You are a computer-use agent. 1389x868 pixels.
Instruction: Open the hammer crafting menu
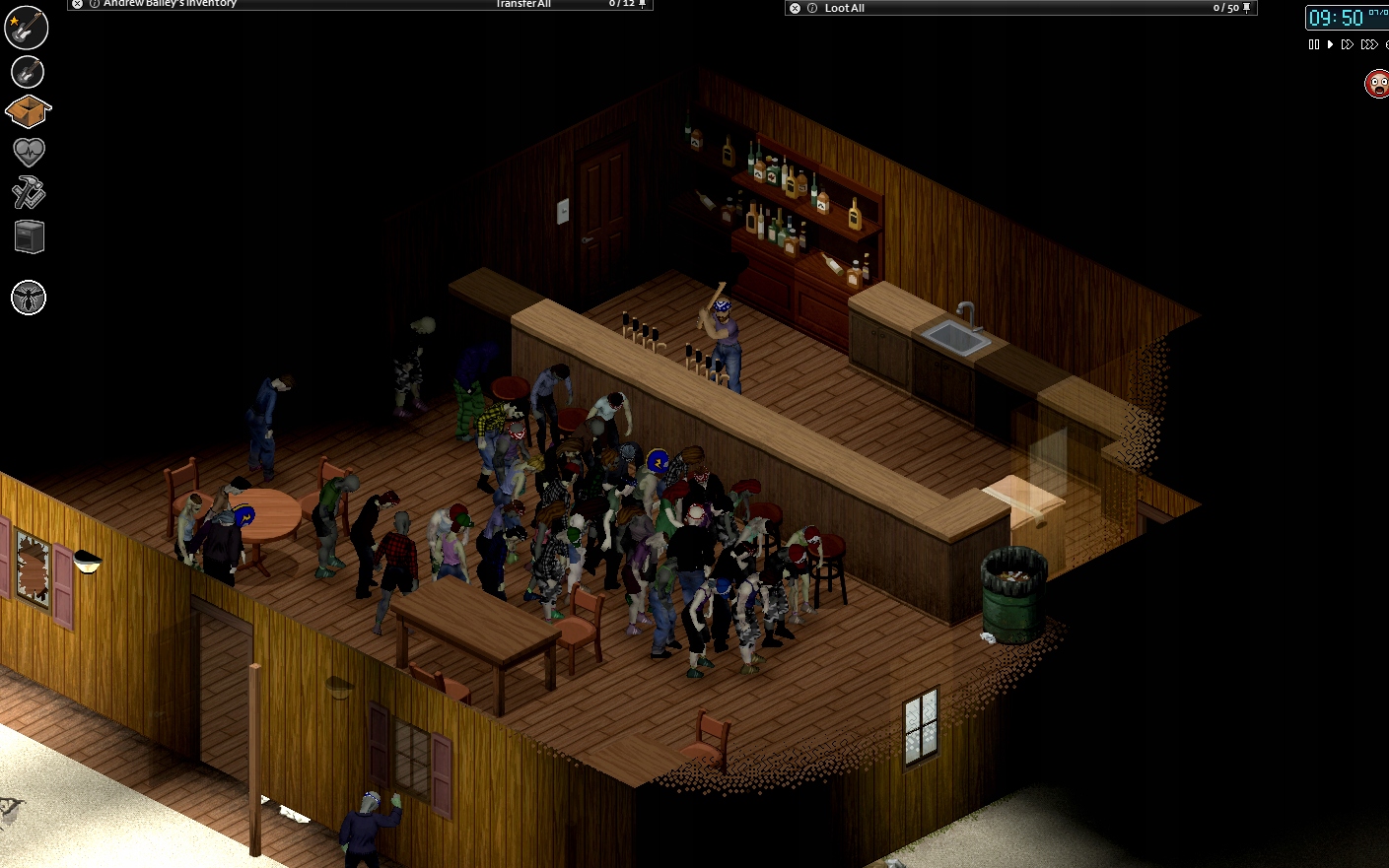27,193
